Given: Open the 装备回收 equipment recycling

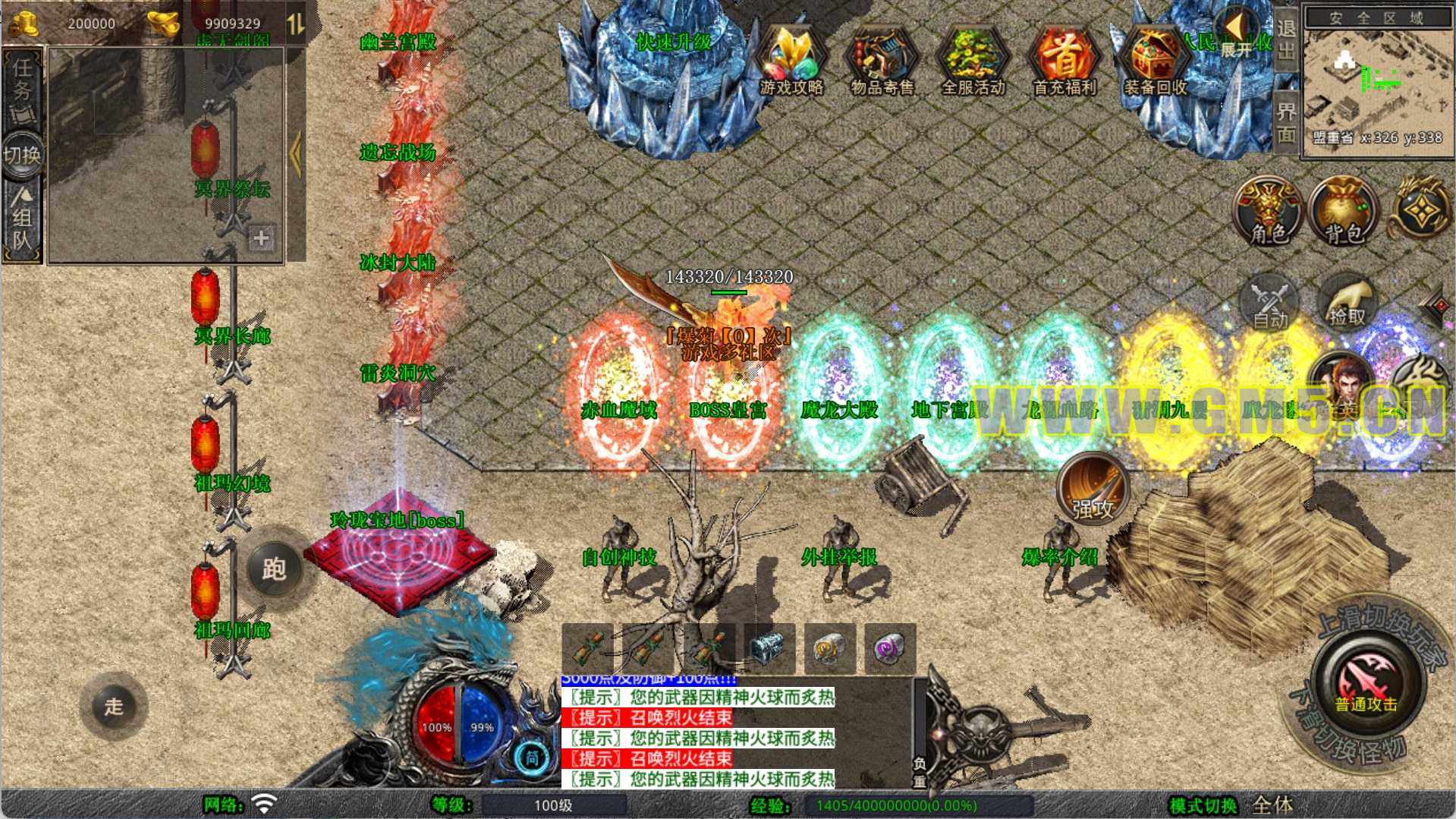Looking at the screenshot, I should pos(1155,62).
